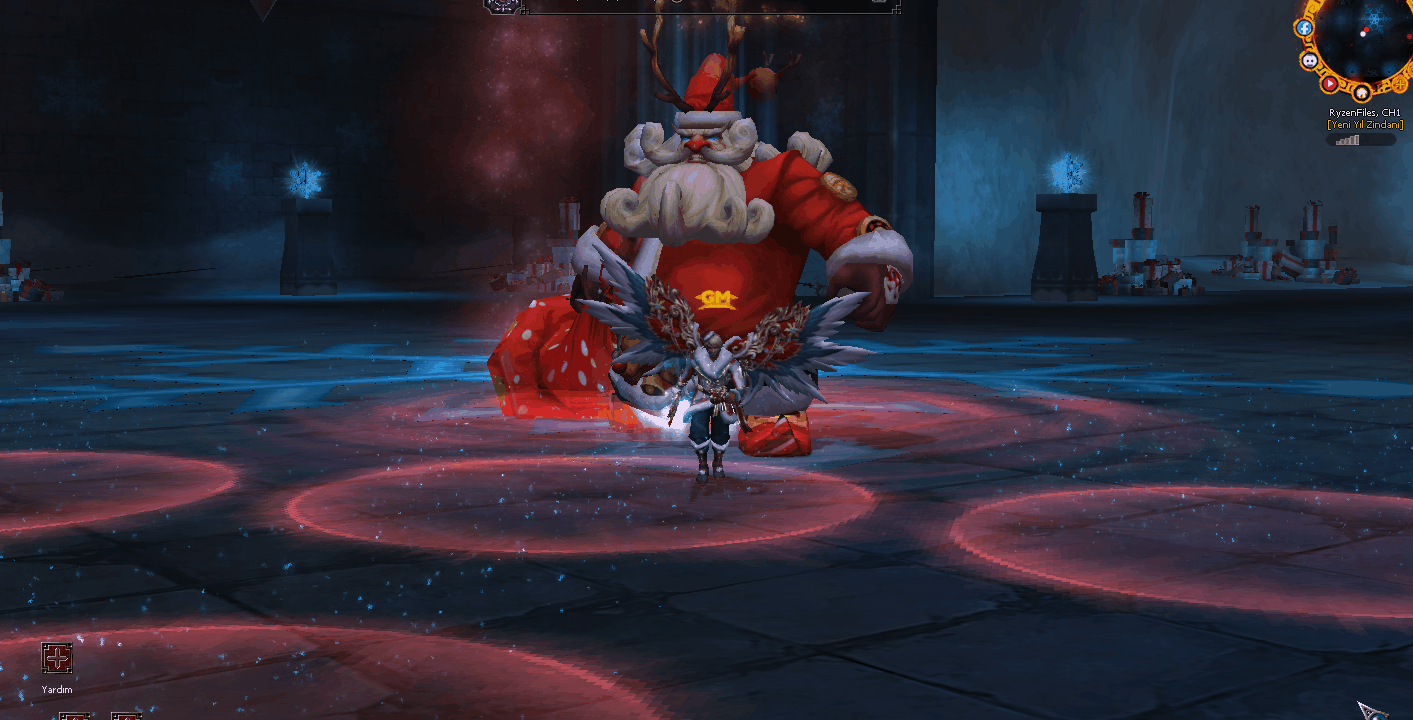Screen dimensions: 1413x720
Task: Open the circular minimap
Action: [x=1366, y=38]
